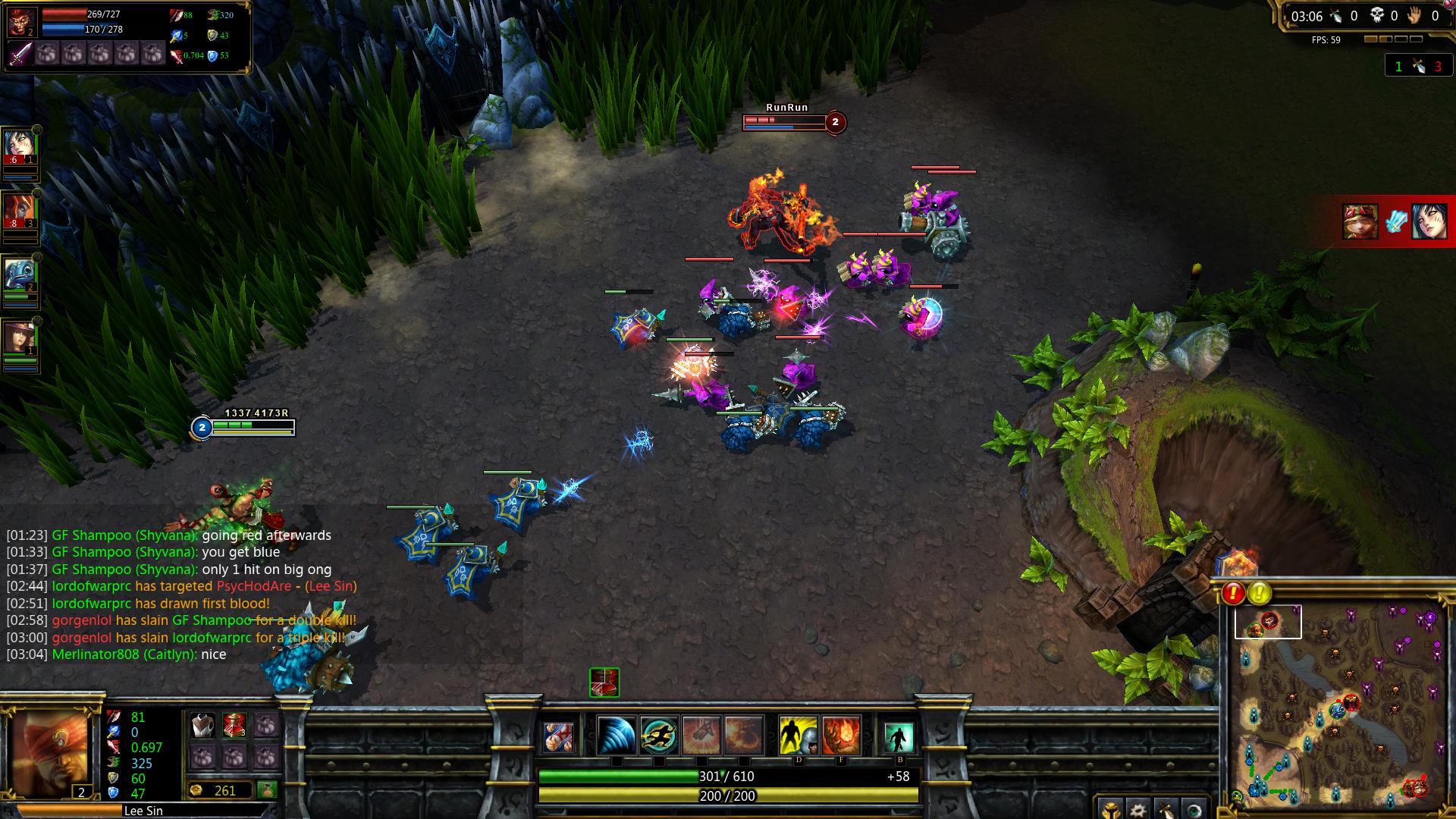Viewport: 1456px width, 819px height.
Task: Cast Lee Sin's Sonic Wave ability
Action: pos(616,736)
